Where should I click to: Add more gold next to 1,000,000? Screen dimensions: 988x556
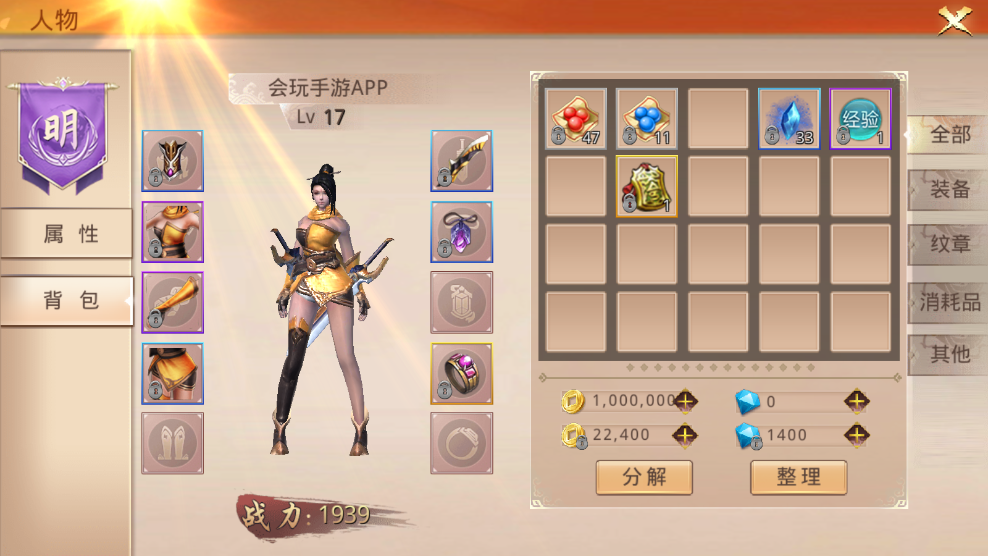(685, 401)
